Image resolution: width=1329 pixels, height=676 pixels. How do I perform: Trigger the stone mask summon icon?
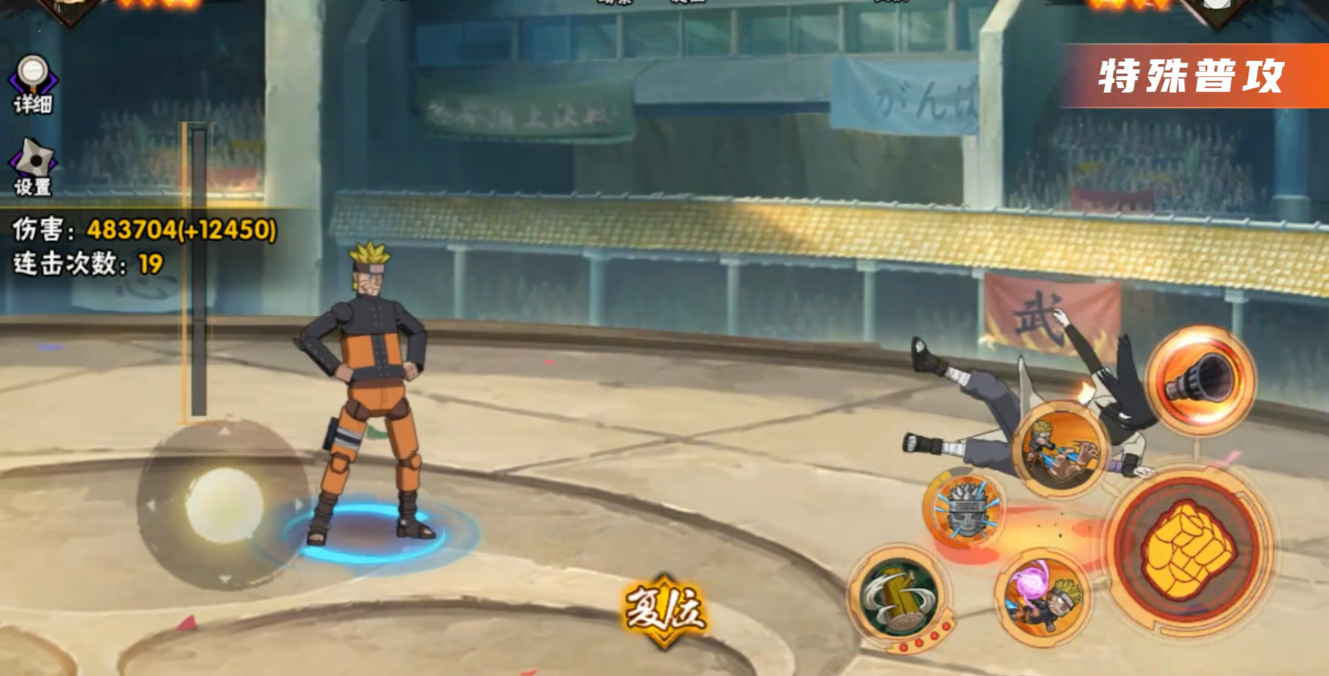pos(964,510)
